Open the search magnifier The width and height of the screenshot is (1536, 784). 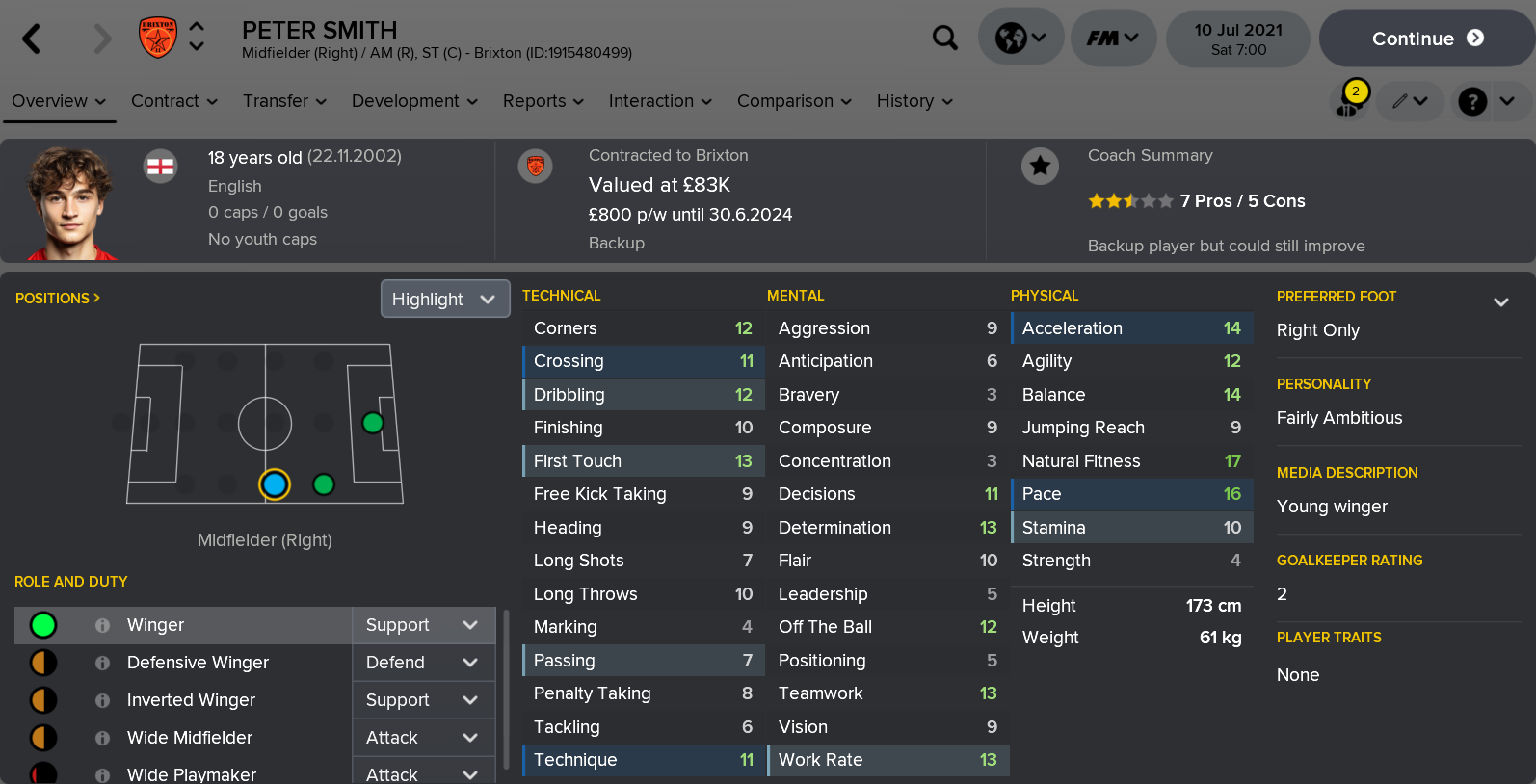click(945, 37)
